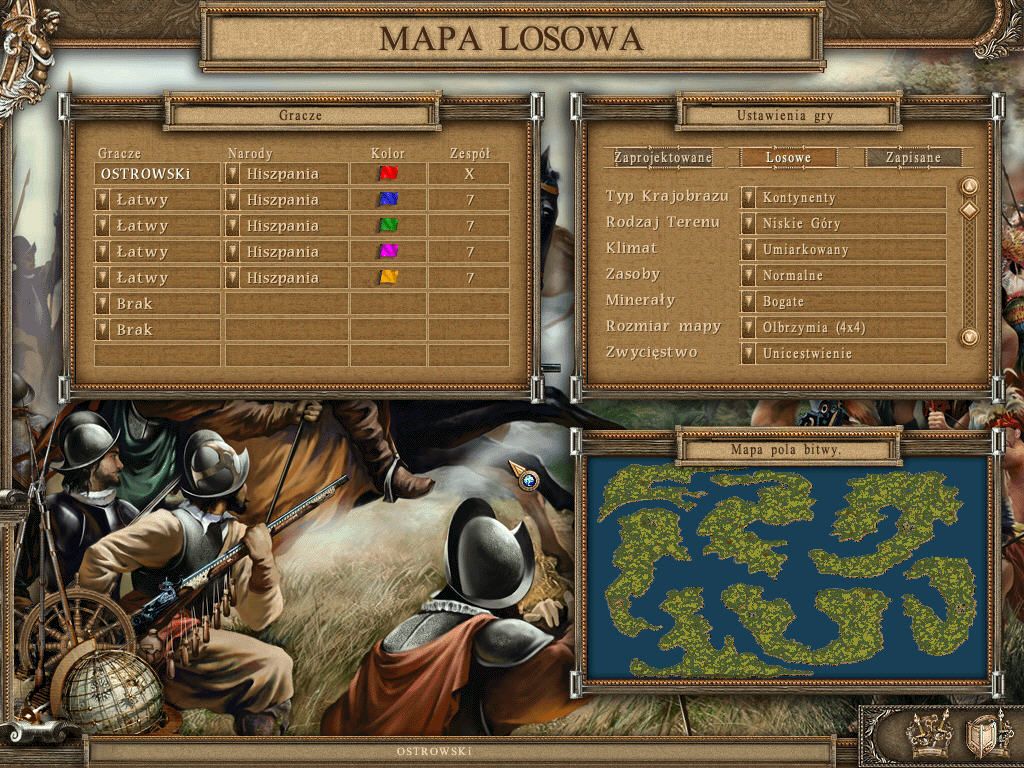Viewport: 1024px width, 768px height.
Task: Open the Zapisane tab
Action: click(x=913, y=158)
